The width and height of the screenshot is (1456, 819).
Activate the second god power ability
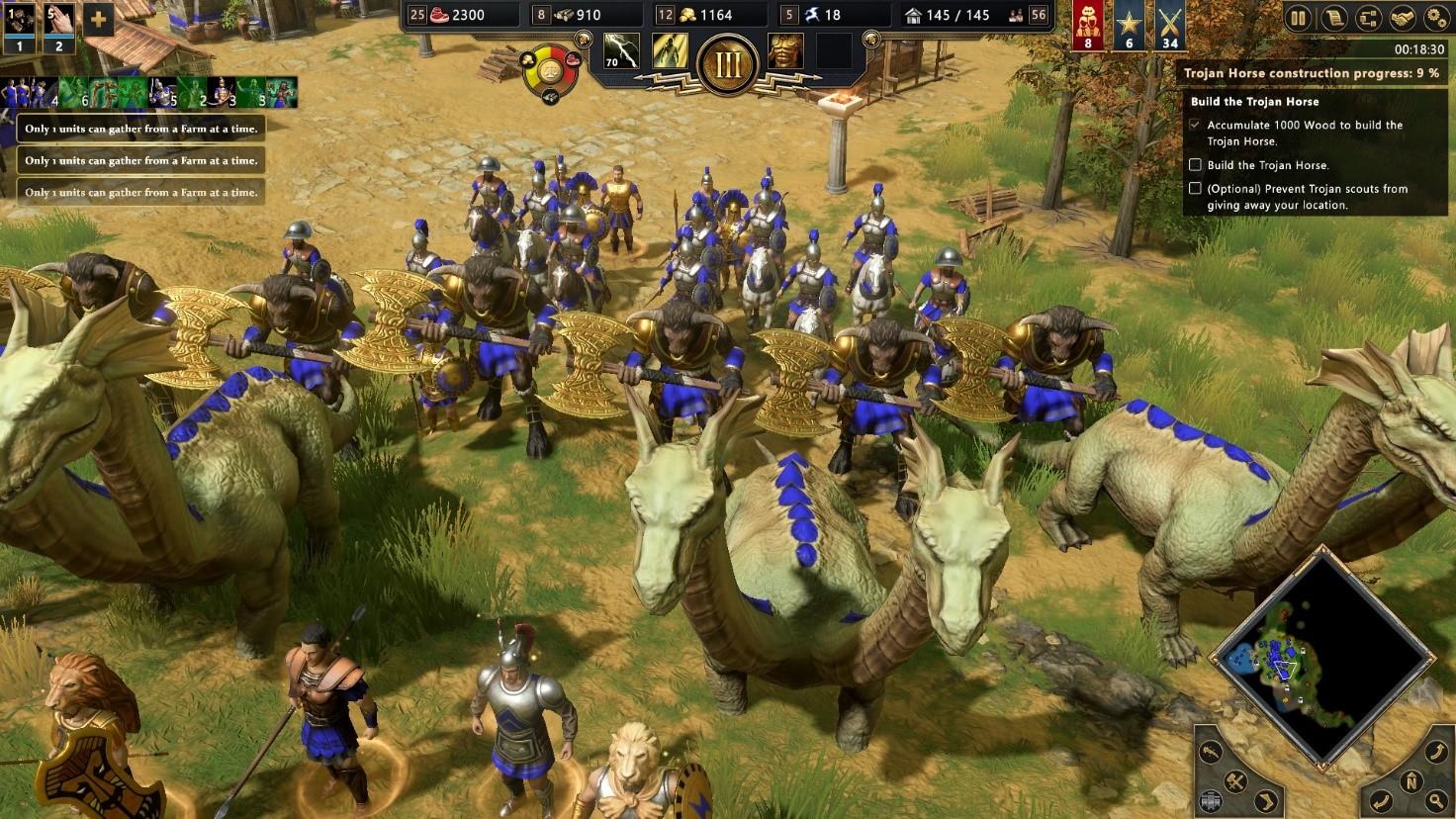(669, 52)
